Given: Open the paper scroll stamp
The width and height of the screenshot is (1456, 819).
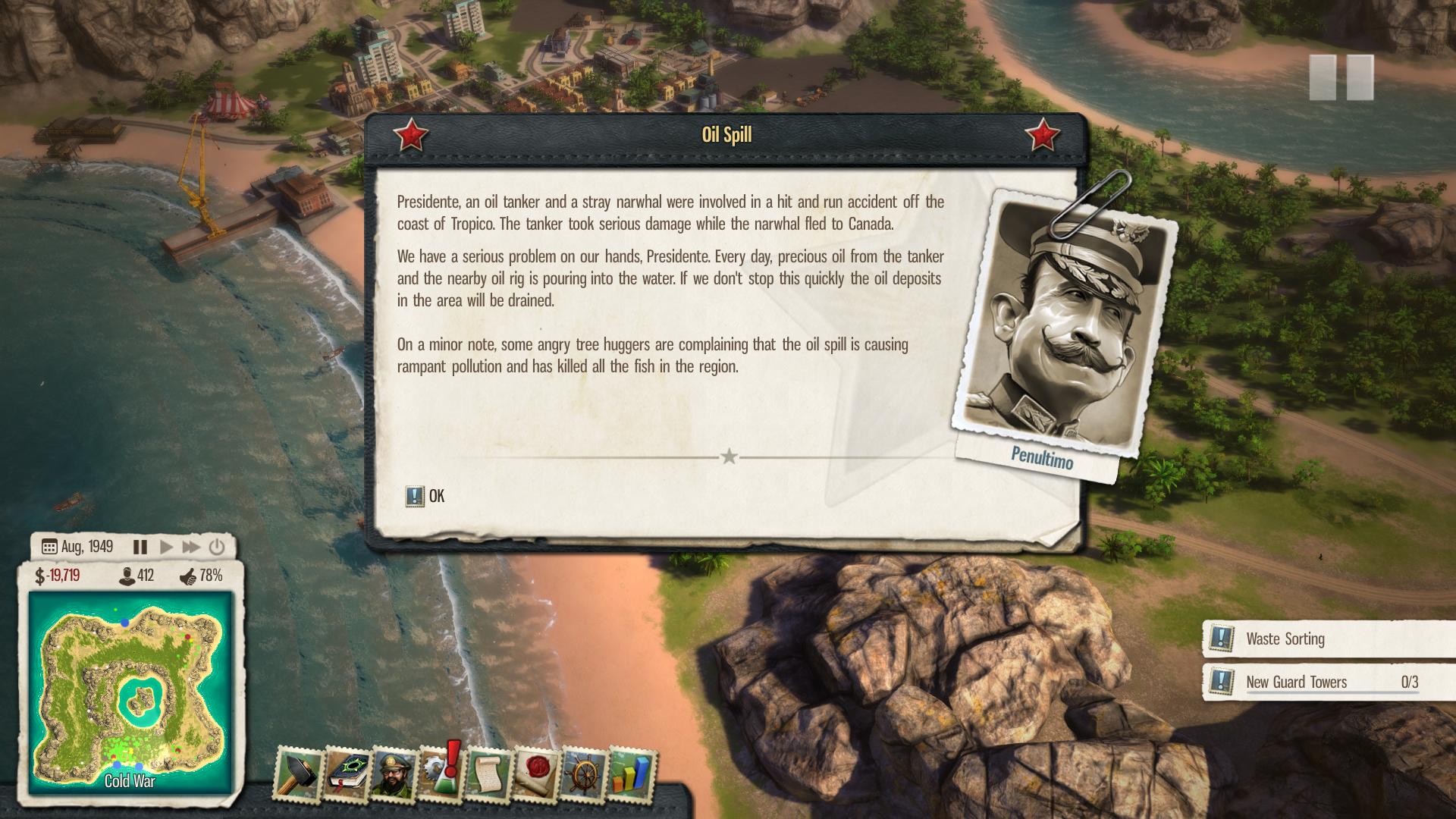Looking at the screenshot, I should coord(488,773).
